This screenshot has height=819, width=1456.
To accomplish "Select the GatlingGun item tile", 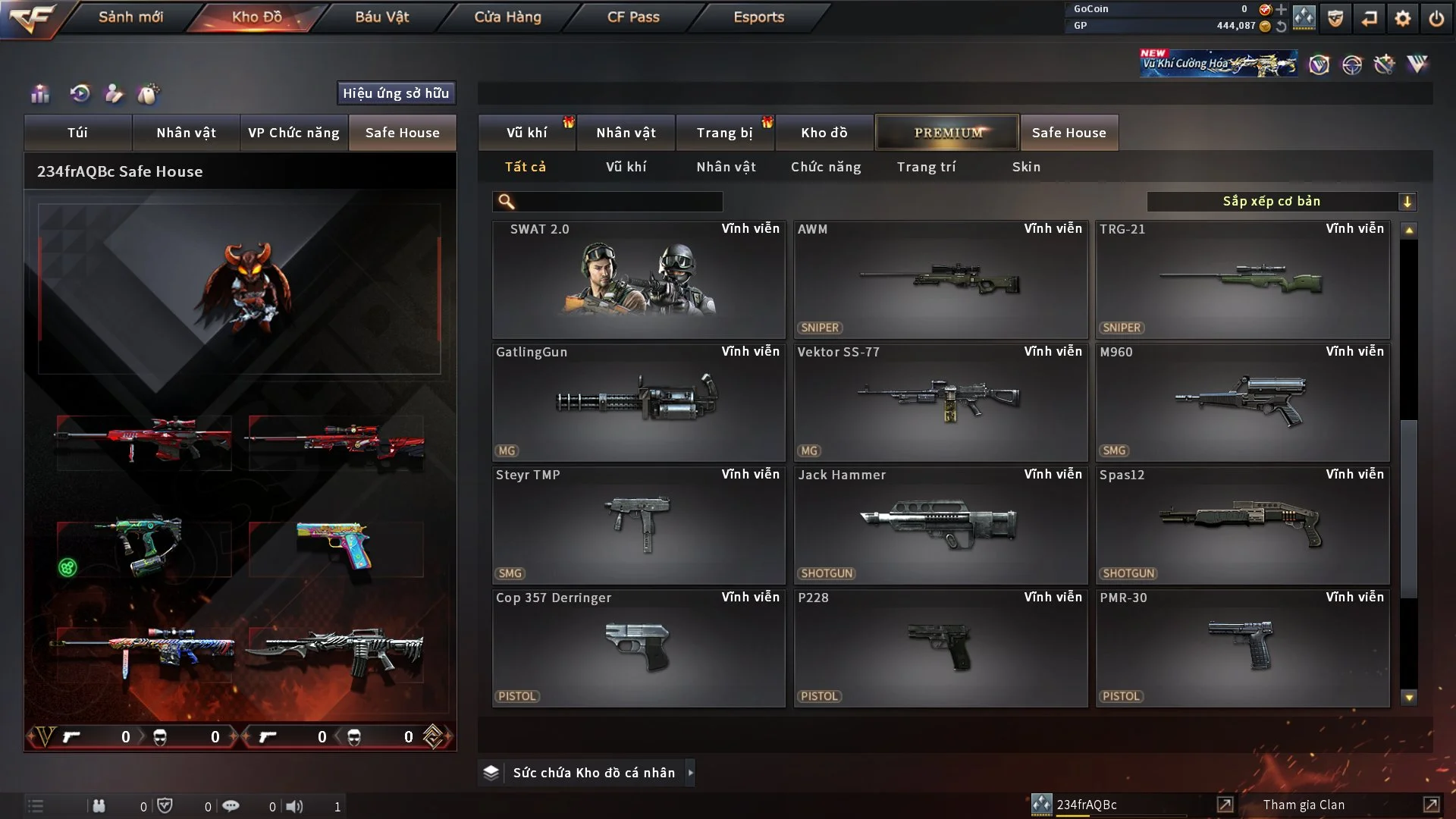I will (x=639, y=403).
